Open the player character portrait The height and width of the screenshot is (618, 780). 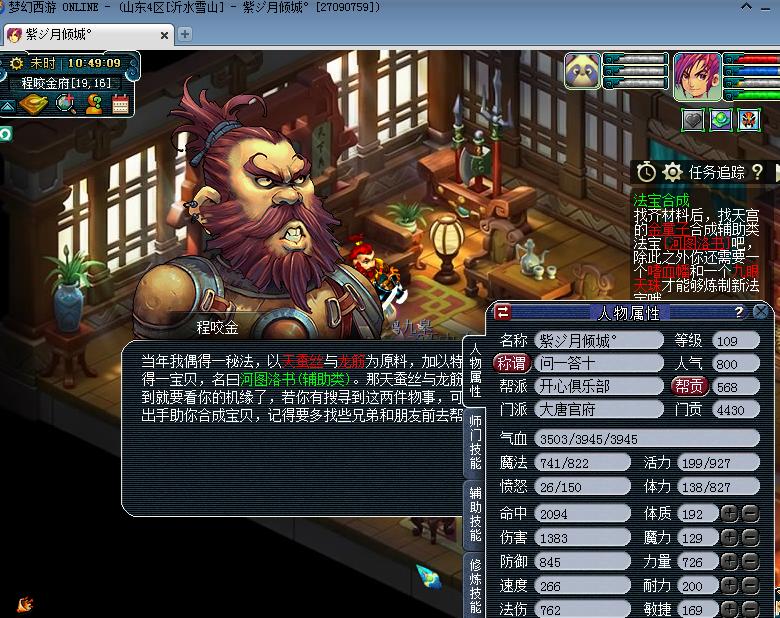pyautogui.click(x=696, y=76)
